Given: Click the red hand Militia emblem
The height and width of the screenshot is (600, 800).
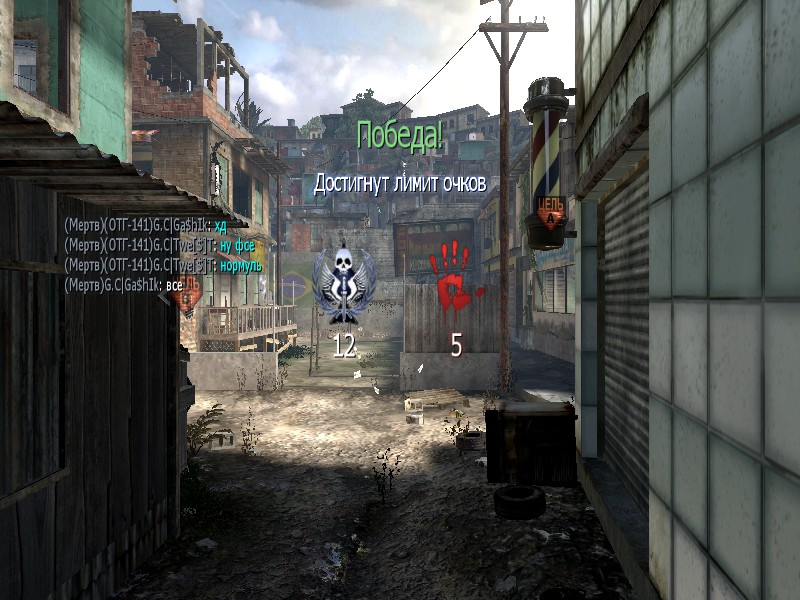Looking at the screenshot, I should tap(455, 274).
